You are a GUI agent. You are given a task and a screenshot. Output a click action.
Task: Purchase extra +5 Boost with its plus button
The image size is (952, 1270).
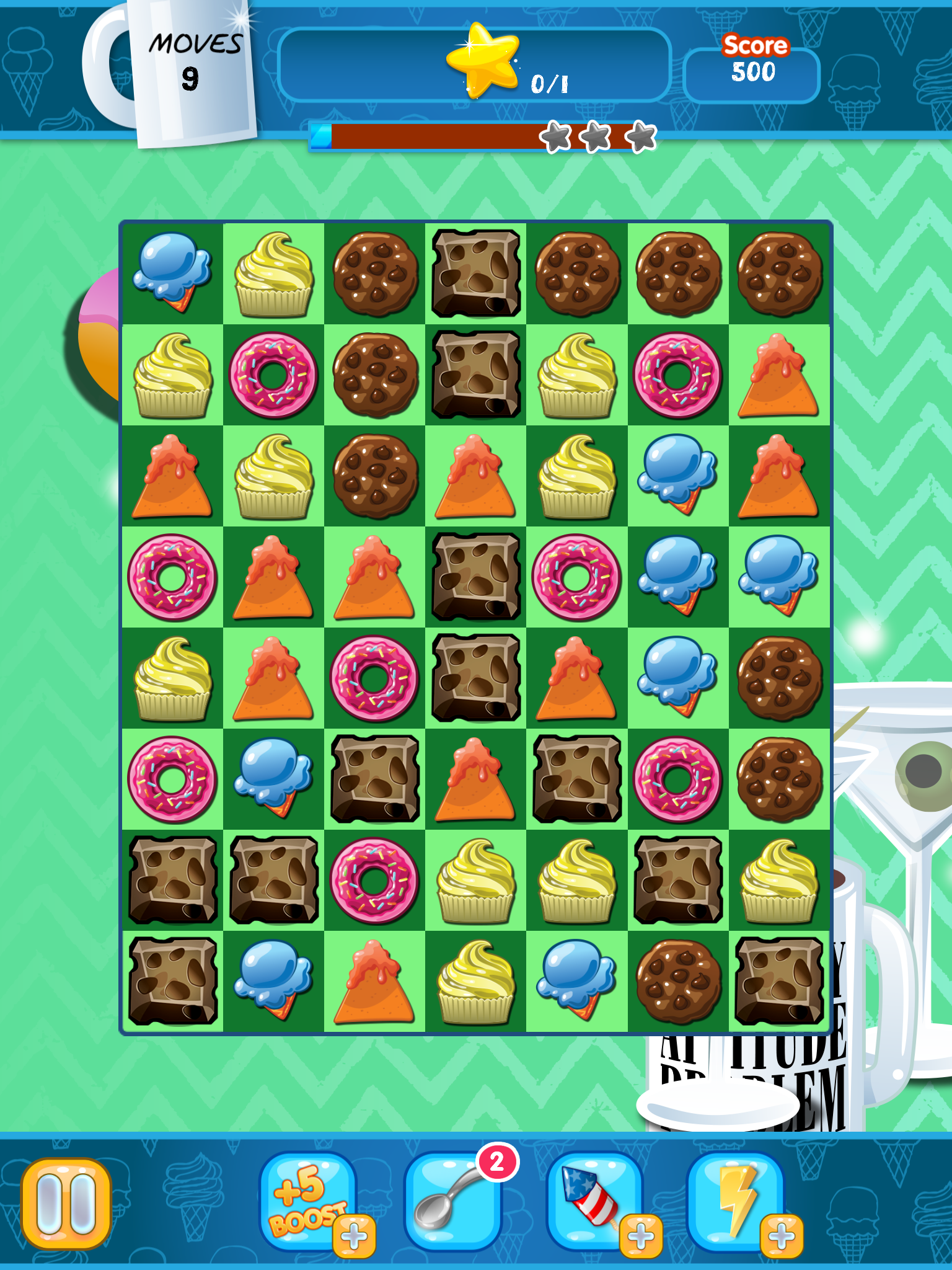355,1233
